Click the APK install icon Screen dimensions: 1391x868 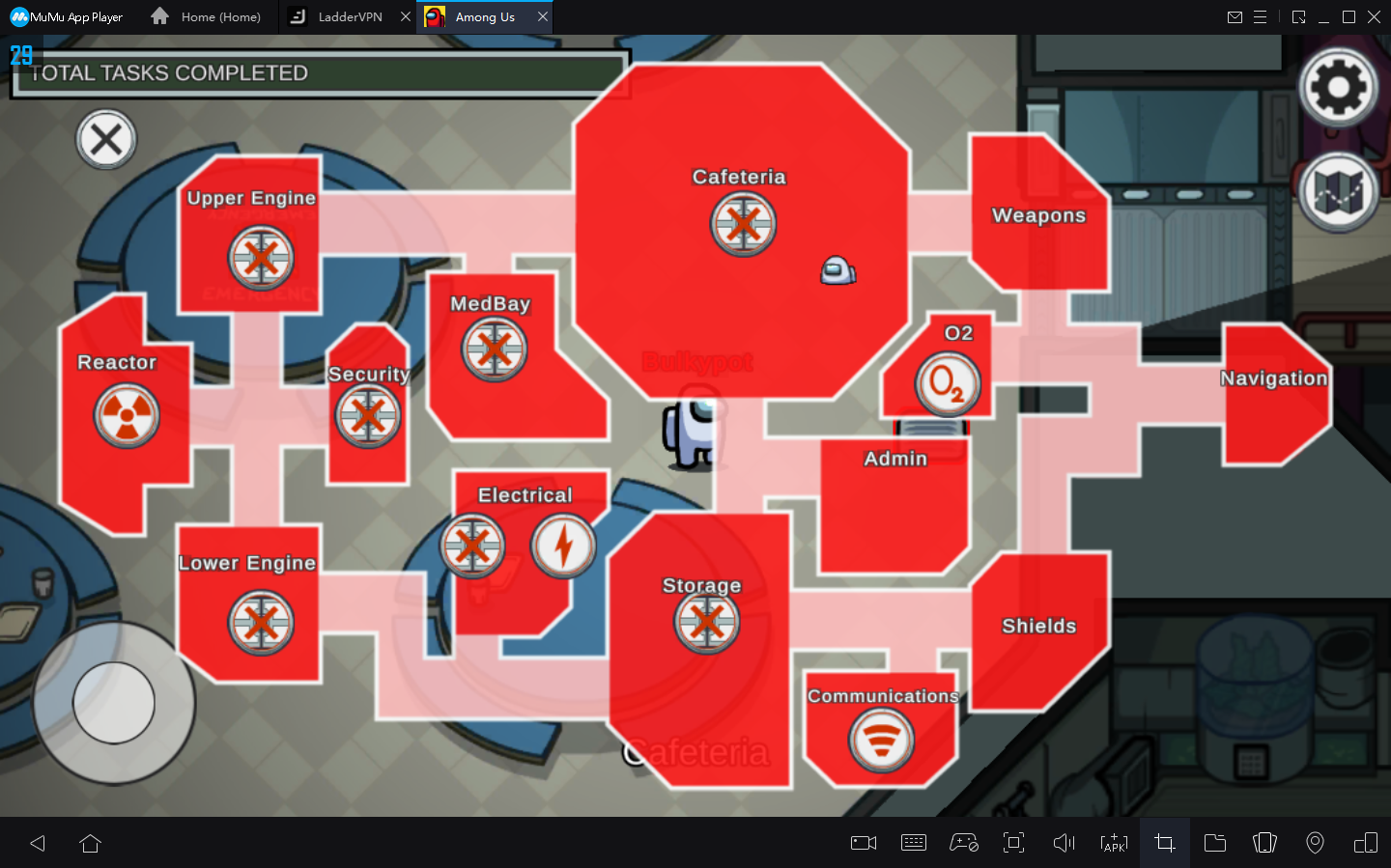pyautogui.click(x=1114, y=843)
